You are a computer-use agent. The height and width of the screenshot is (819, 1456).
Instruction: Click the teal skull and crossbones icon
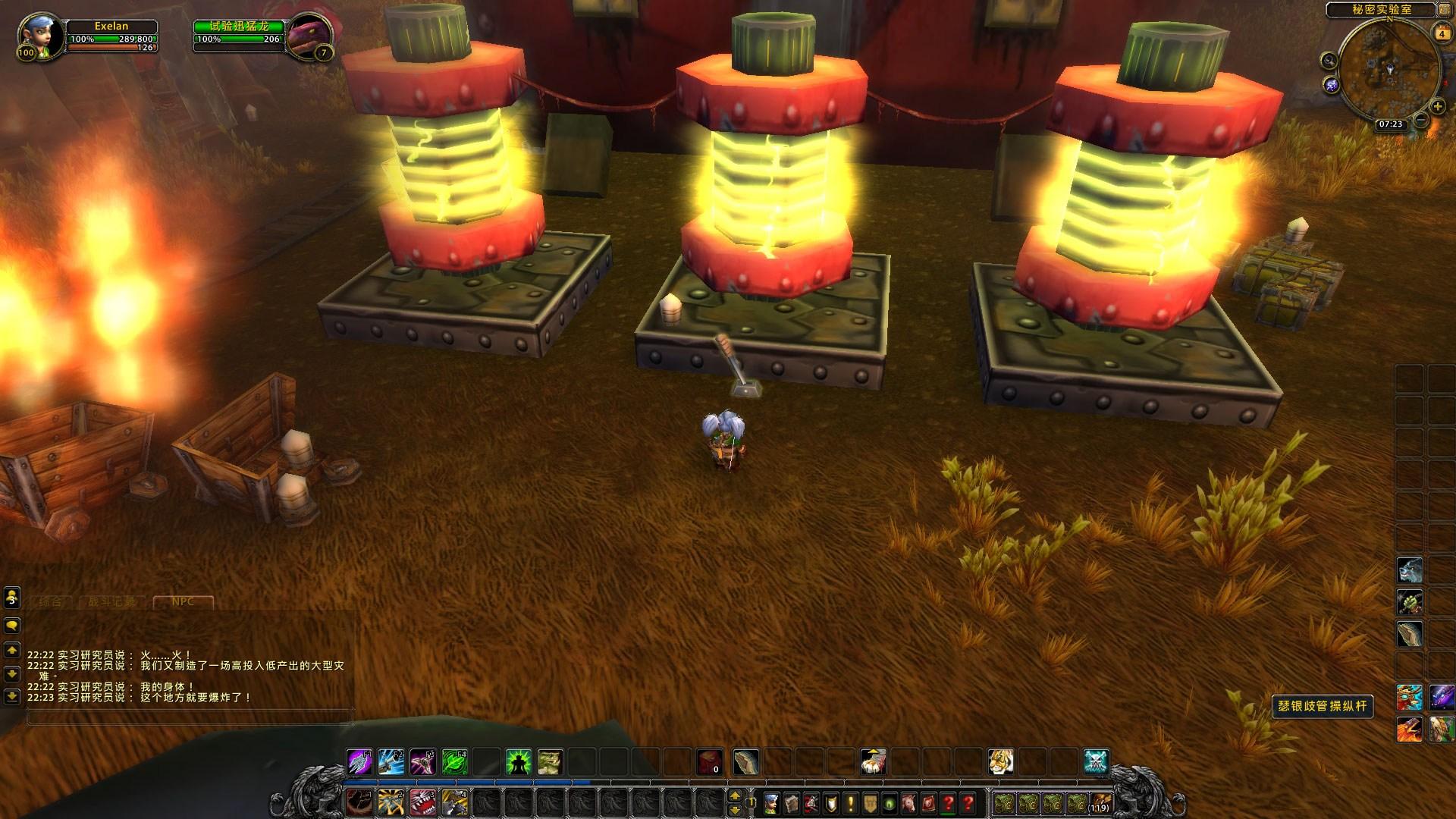tap(1096, 762)
